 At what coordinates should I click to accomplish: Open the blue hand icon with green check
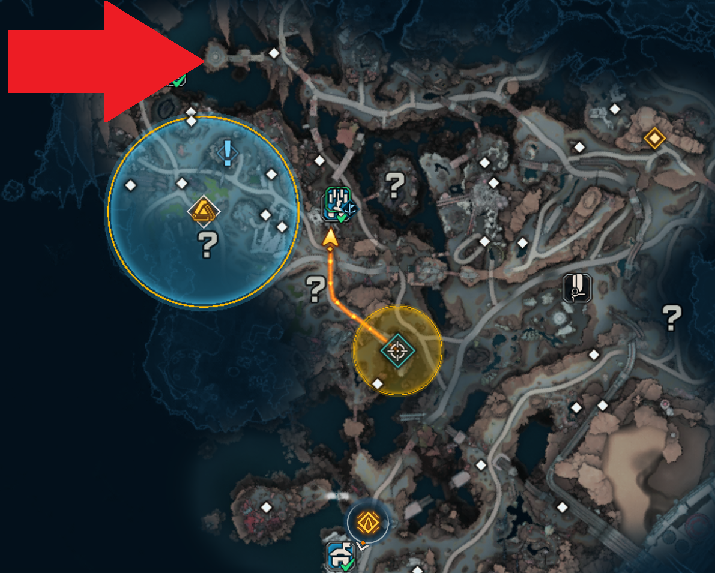[x=336, y=202]
